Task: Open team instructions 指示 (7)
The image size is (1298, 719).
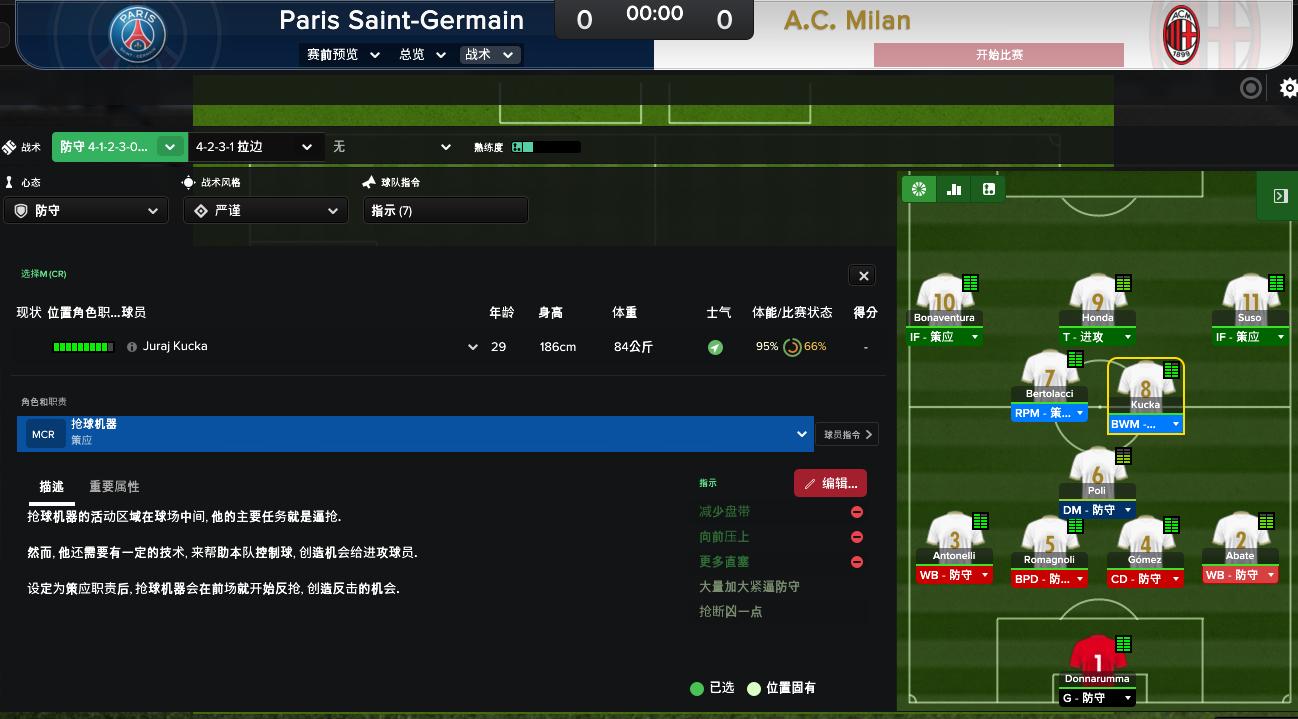Action: (445, 211)
